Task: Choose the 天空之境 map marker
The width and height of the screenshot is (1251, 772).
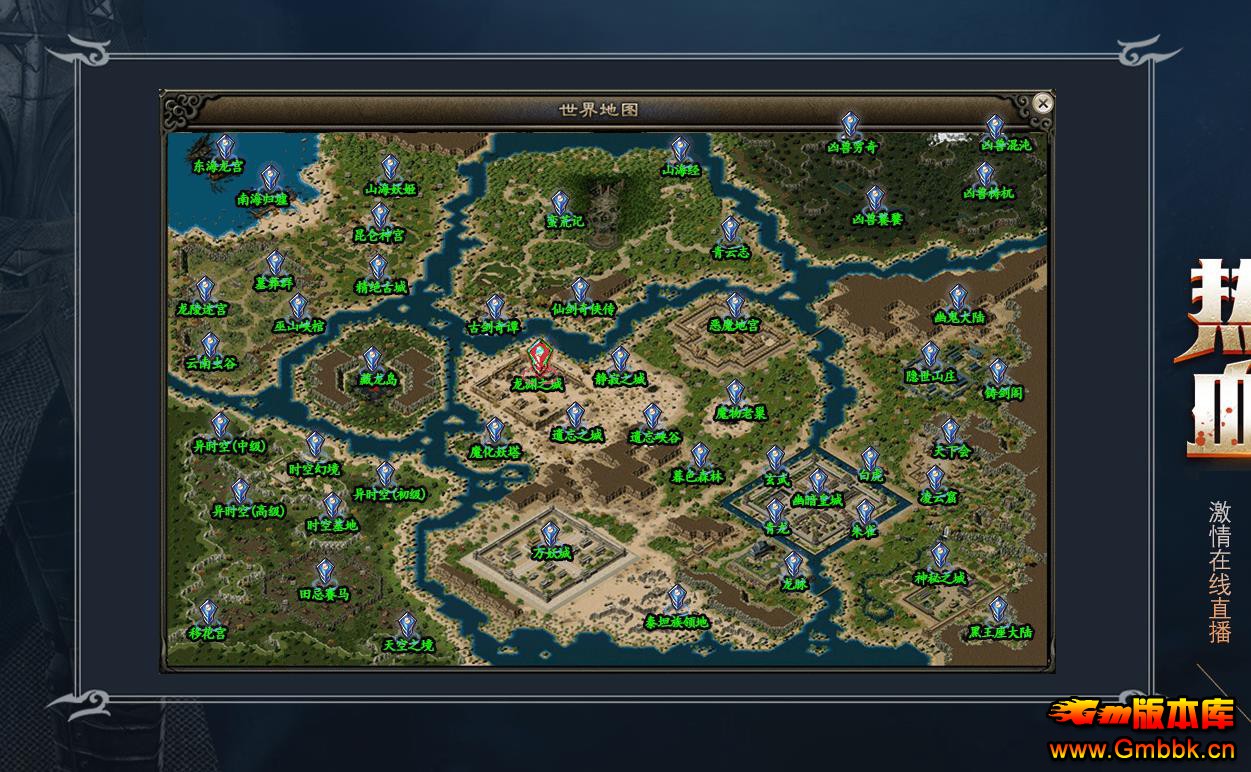Action: [x=407, y=628]
